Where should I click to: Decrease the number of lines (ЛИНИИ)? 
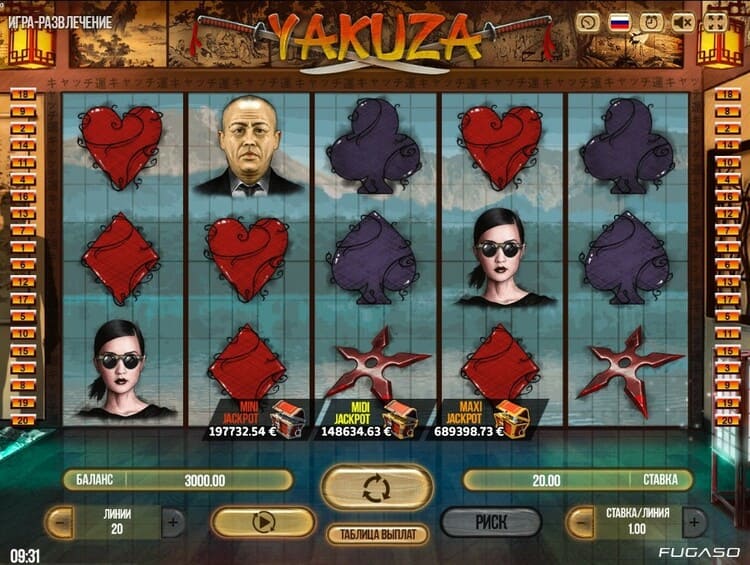pyautogui.click(x=60, y=521)
